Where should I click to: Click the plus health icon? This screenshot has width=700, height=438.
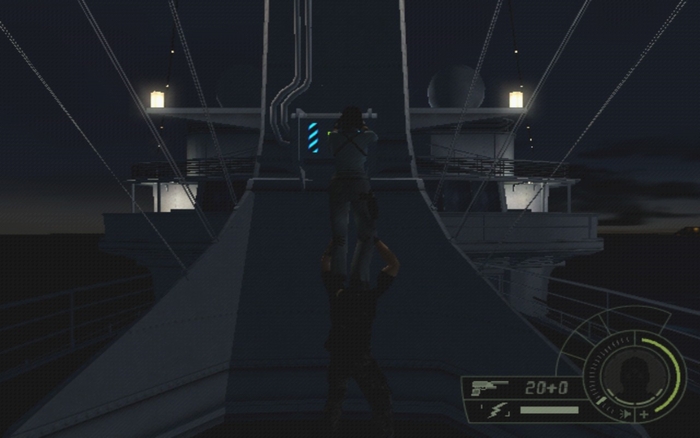coord(645,413)
